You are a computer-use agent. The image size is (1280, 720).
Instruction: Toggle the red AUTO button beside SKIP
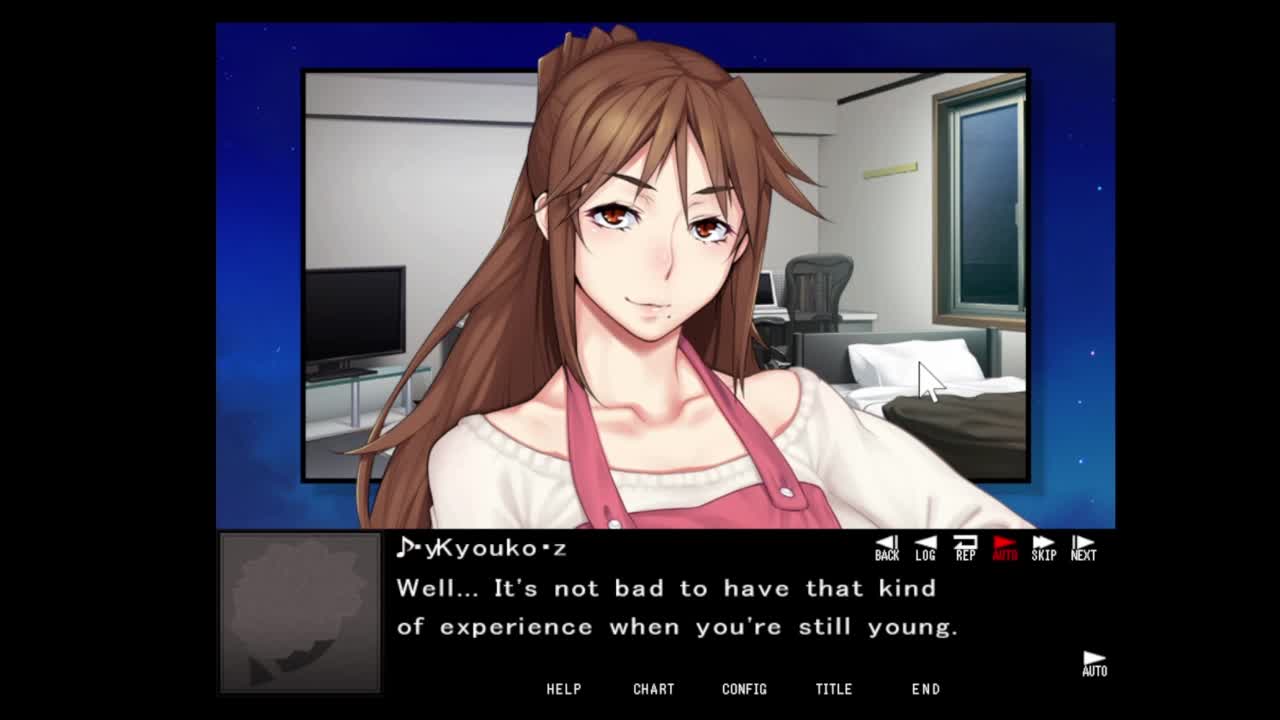pyautogui.click(x=1004, y=548)
